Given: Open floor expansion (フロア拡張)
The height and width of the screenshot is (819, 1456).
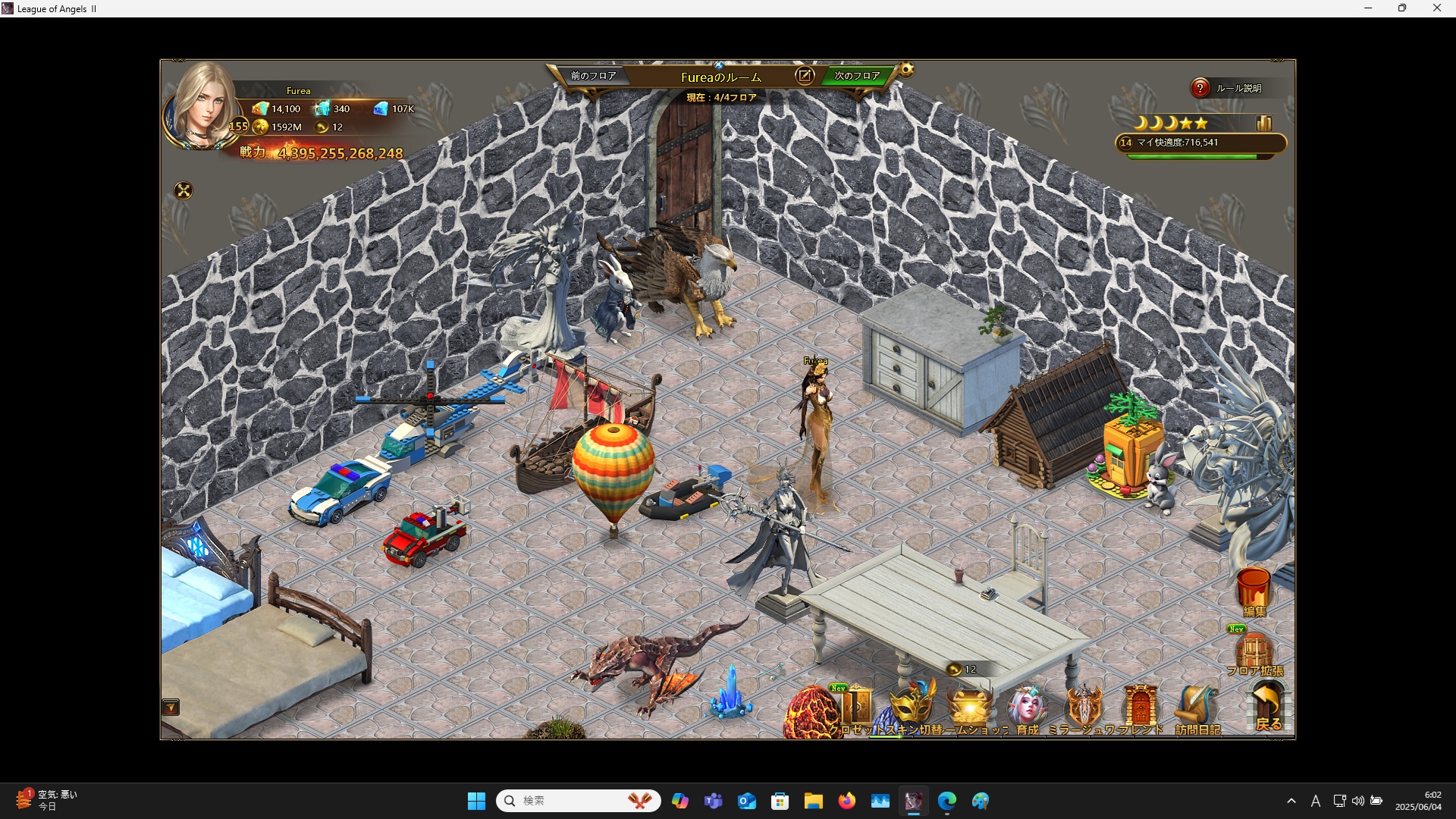Looking at the screenshot, I should tap(1254, 652).
